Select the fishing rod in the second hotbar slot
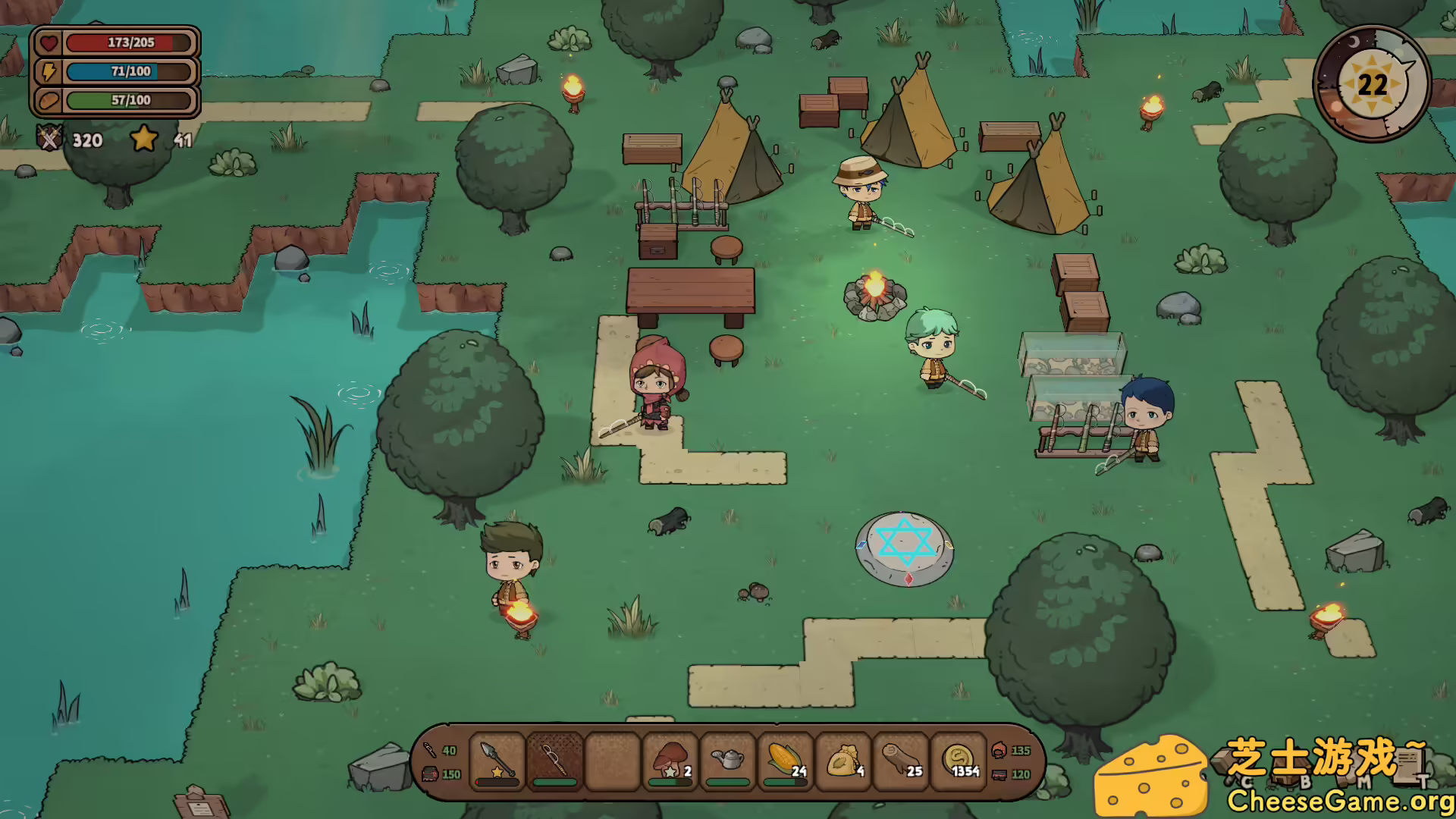Image resolution: width=1456 pixels, height=819 pixels. (555, 761)
